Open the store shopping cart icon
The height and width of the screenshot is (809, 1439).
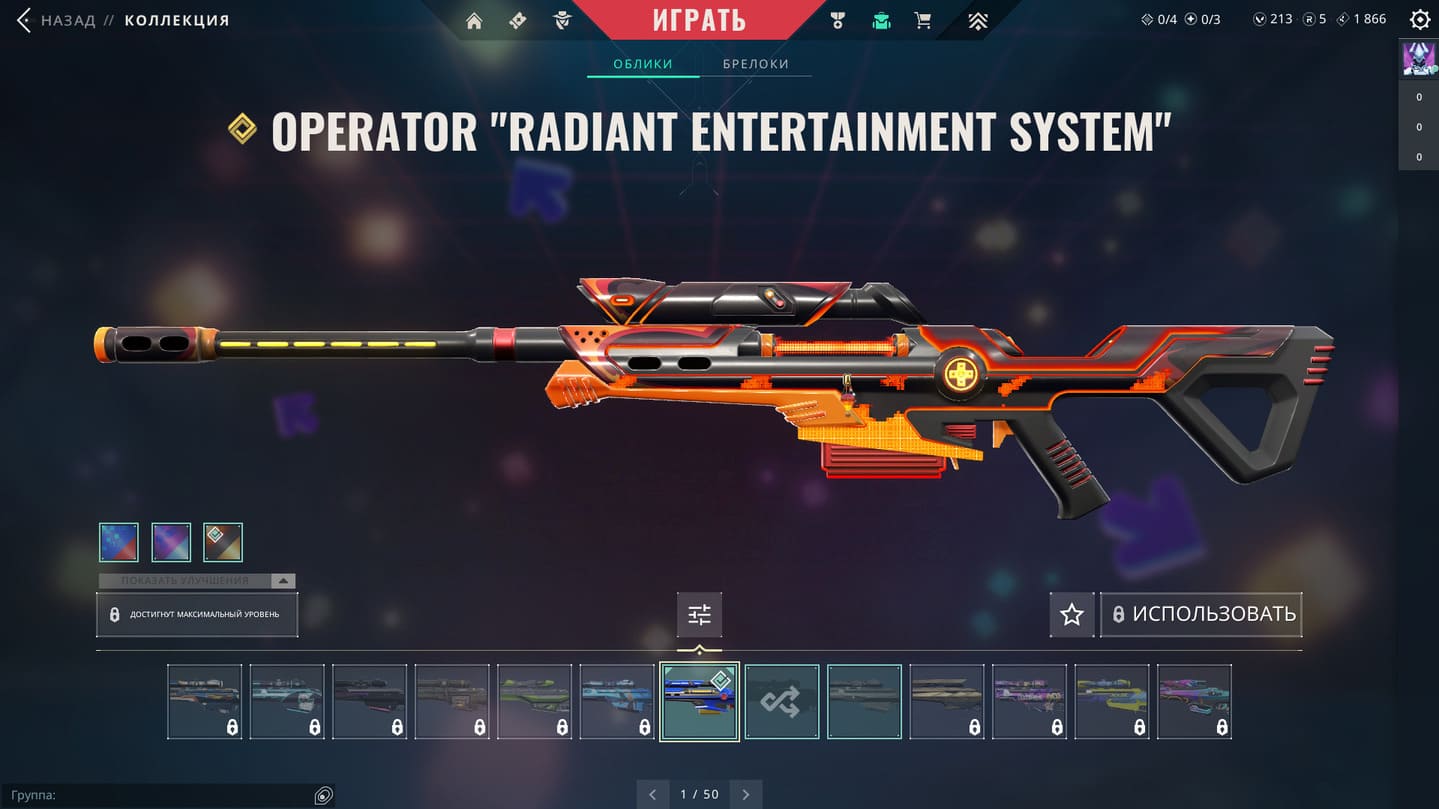[924, 20]
